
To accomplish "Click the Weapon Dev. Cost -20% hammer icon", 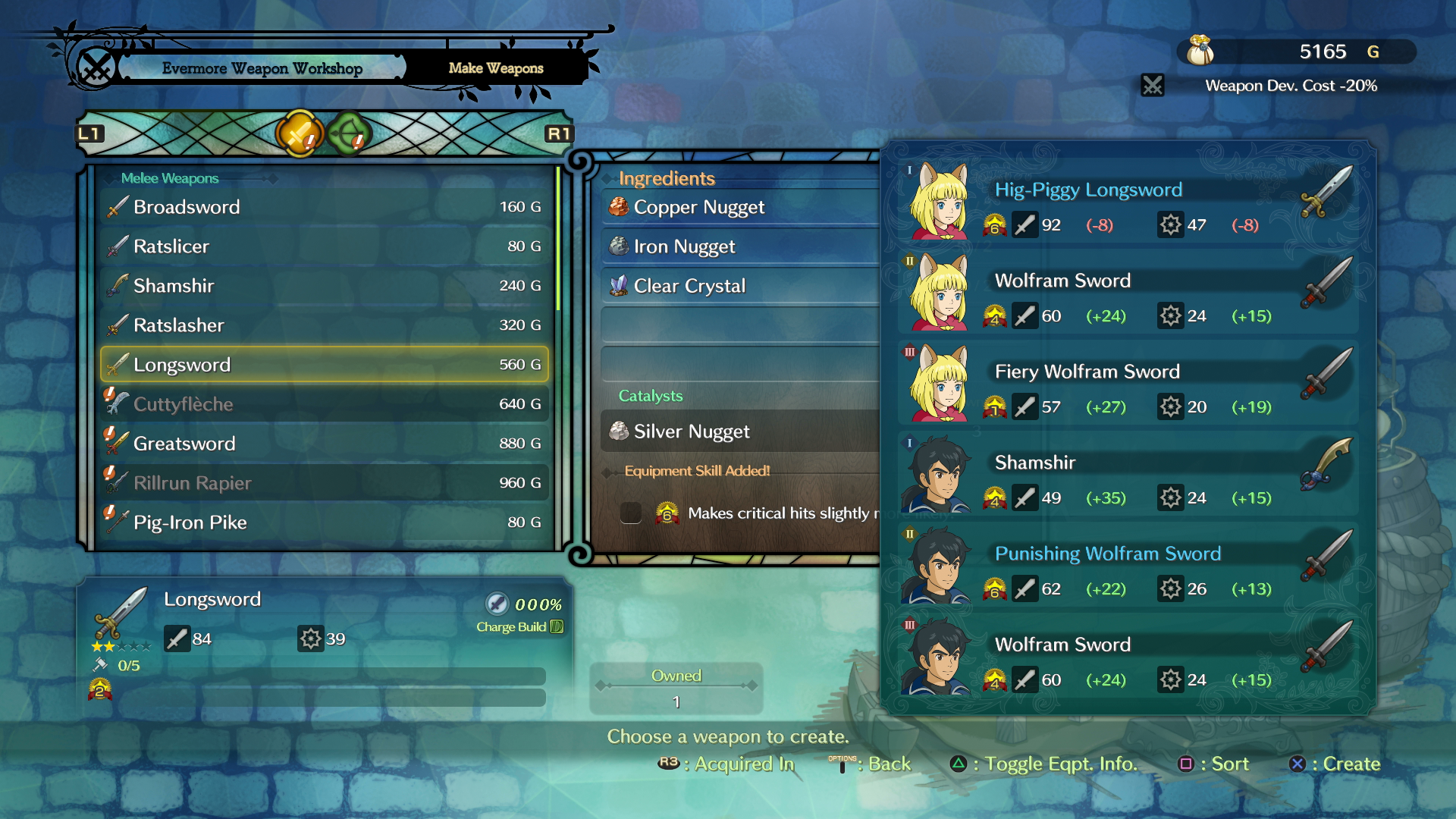I will pos(1153,86).
